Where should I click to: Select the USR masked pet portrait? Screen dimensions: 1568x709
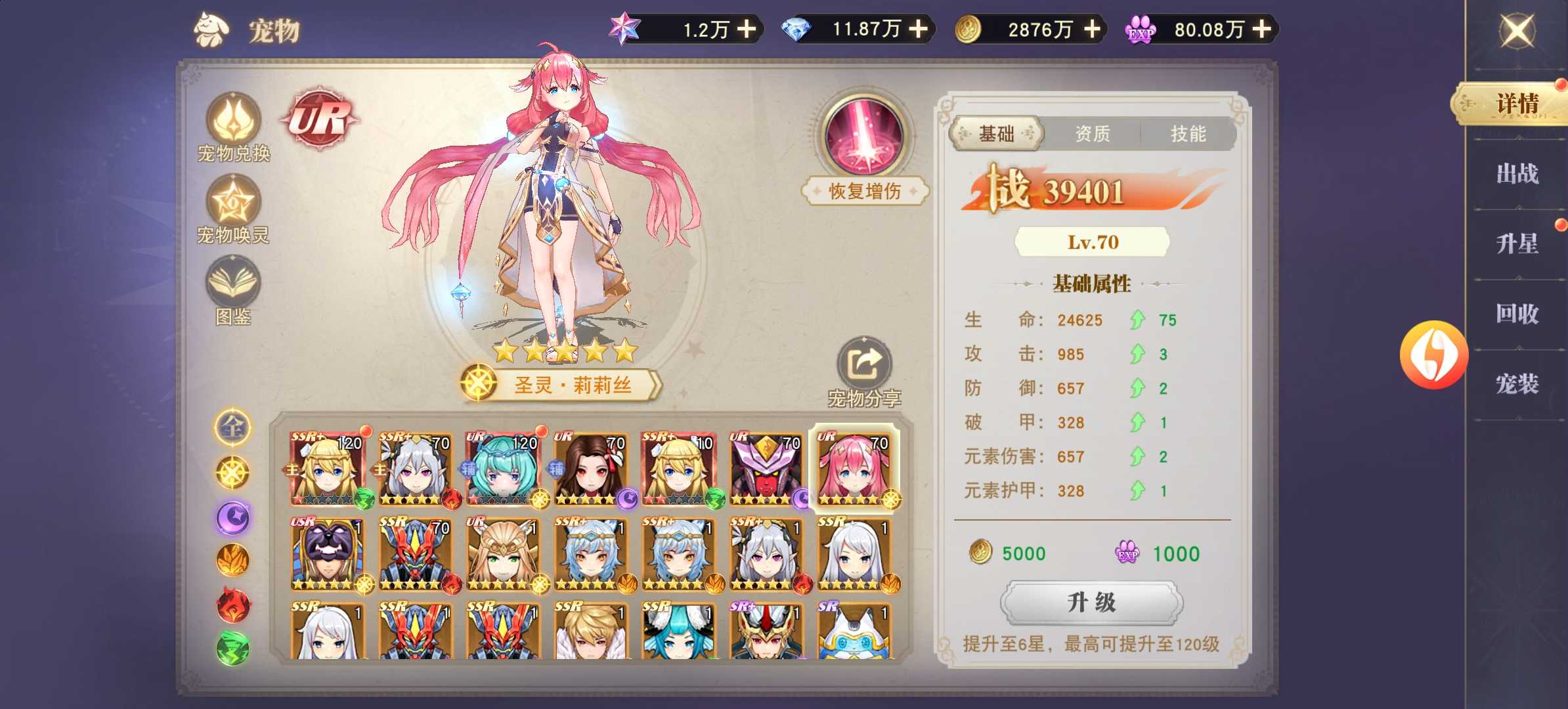coord(327,555)
